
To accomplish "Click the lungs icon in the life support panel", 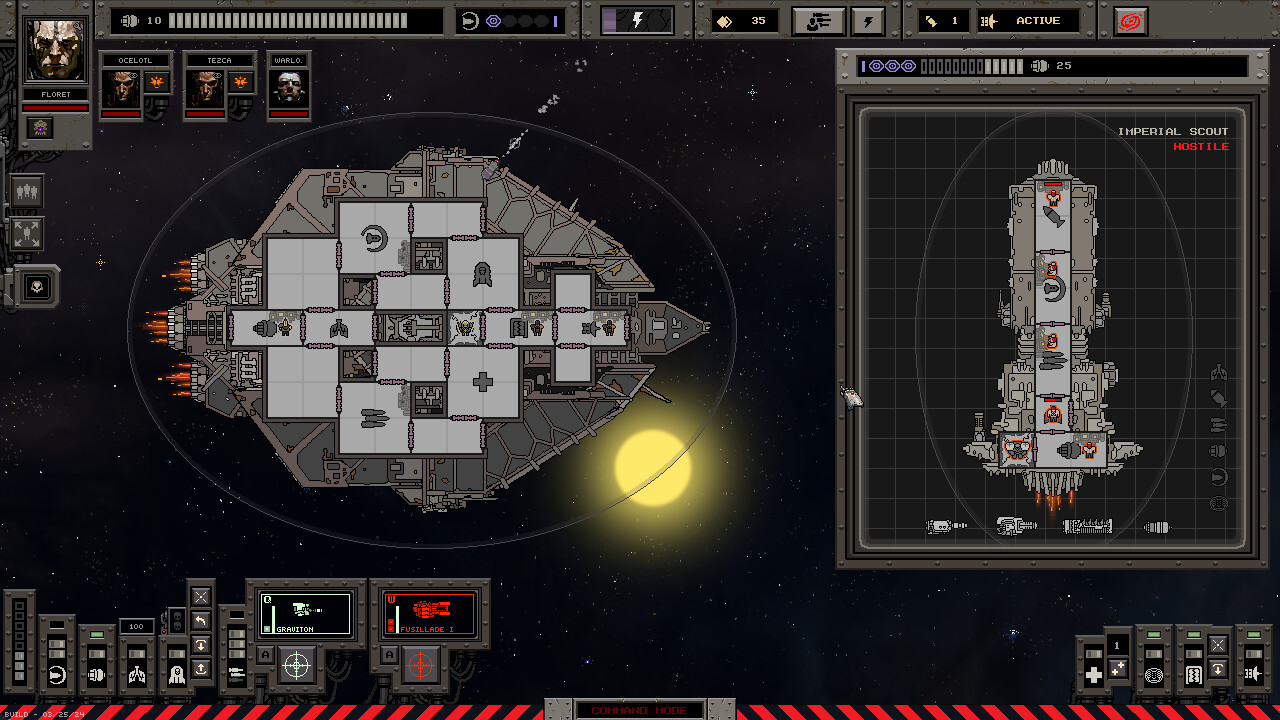I will (x=138, y=676).
